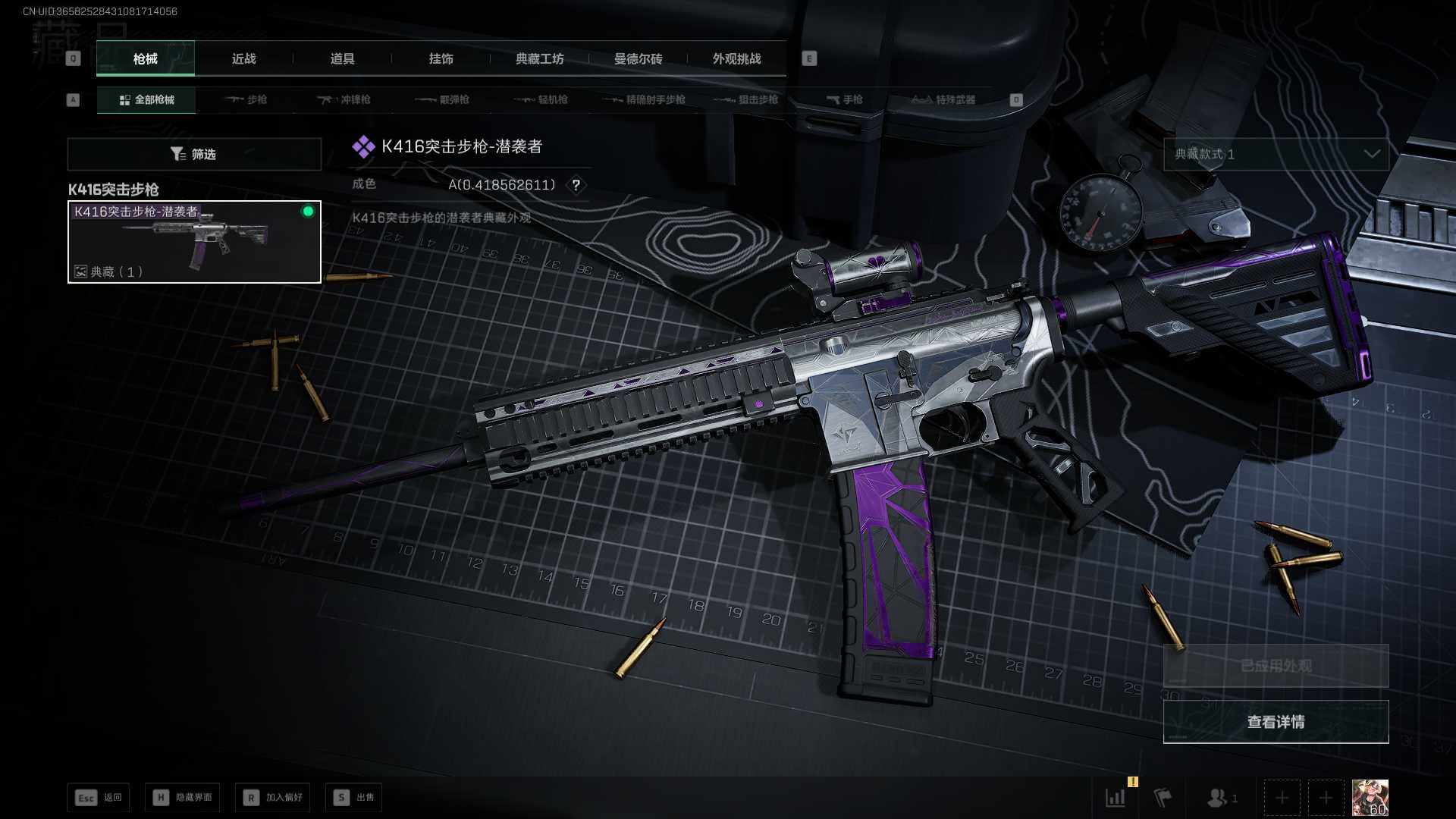The height and width of the screenshot is (819, 1456).
Task: Expand the 典藏款式 1 dropdown
Action: coord(1276,155)
